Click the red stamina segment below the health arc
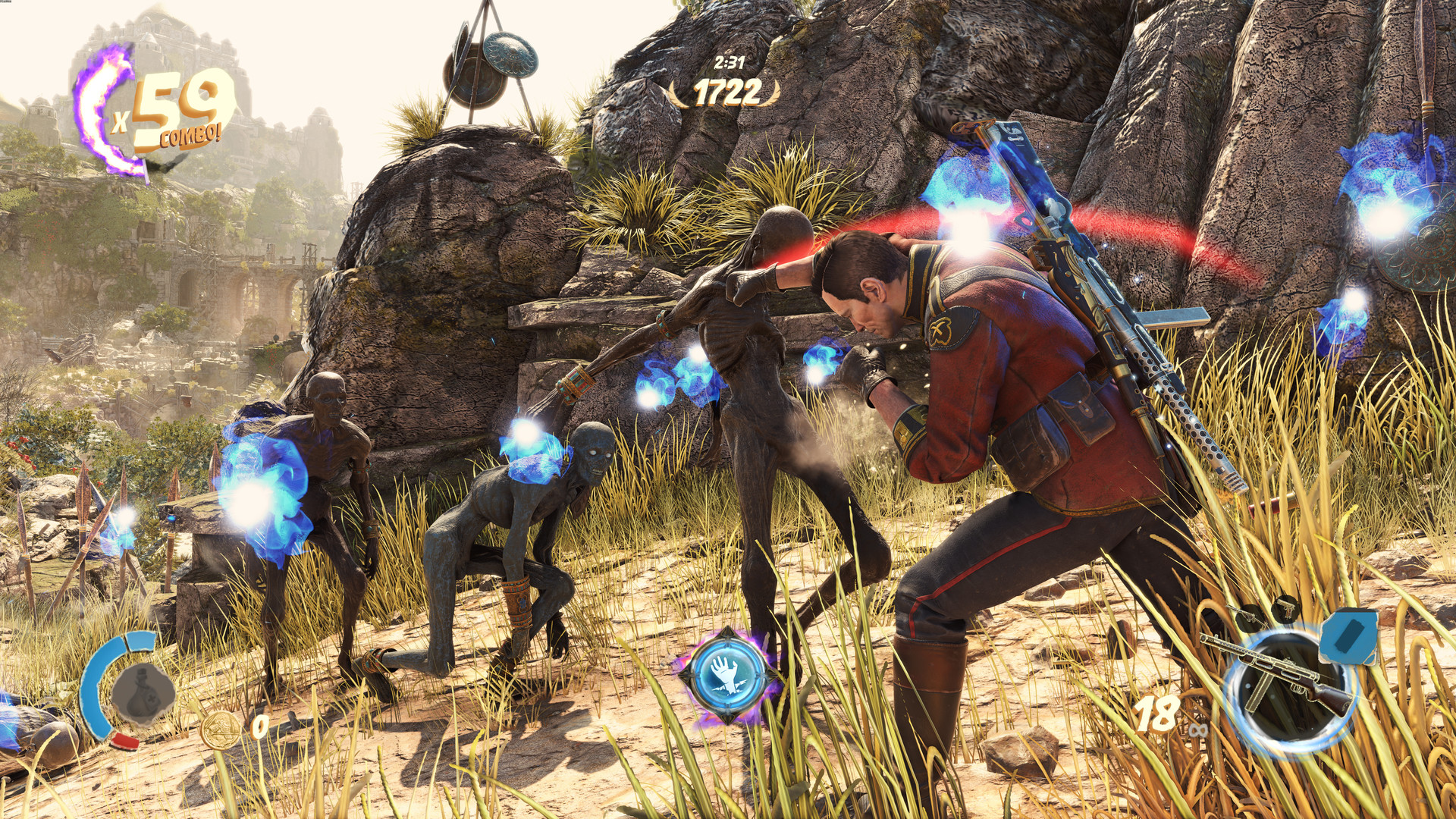The width and height of the screenshot is (1456, 819). pos(124,742)
